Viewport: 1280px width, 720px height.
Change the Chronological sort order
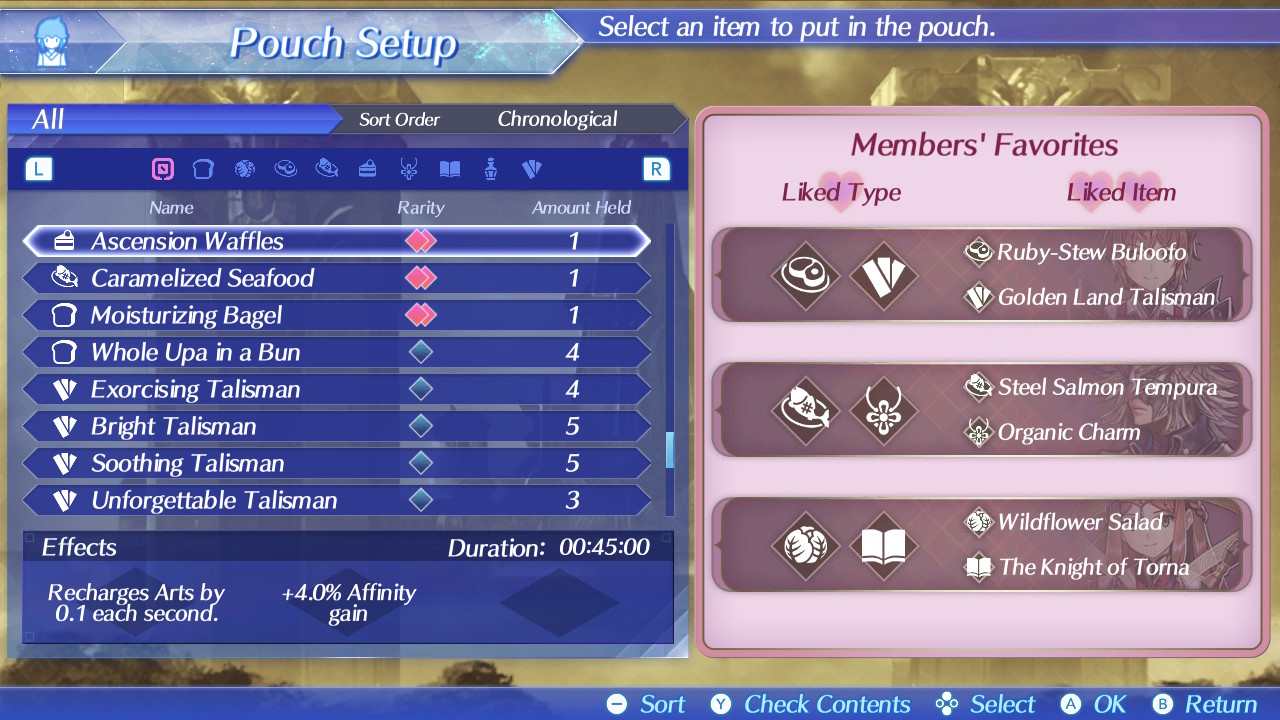point(557,119)
